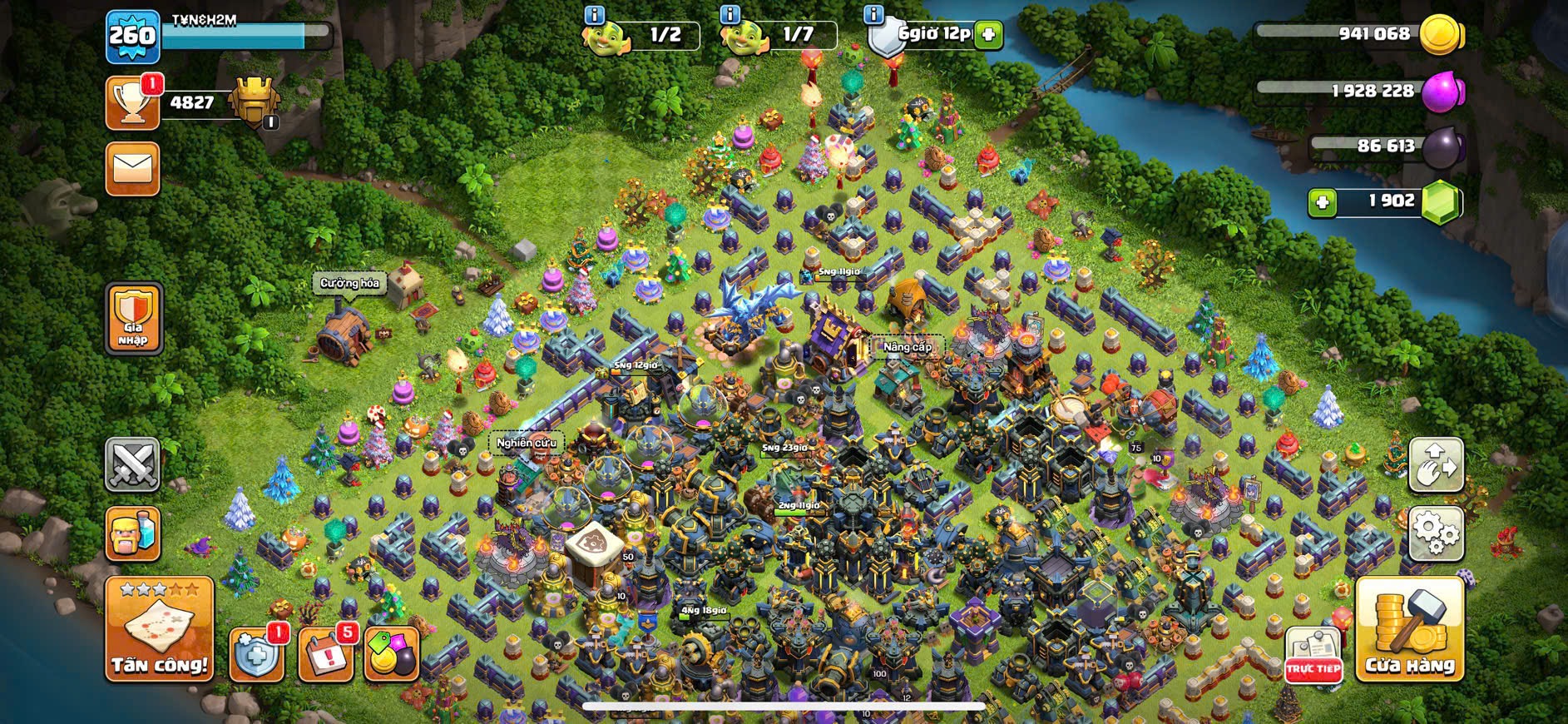Show info for the 1/2 builders
The image size is (1568, 724).
[x=594, y=15]
